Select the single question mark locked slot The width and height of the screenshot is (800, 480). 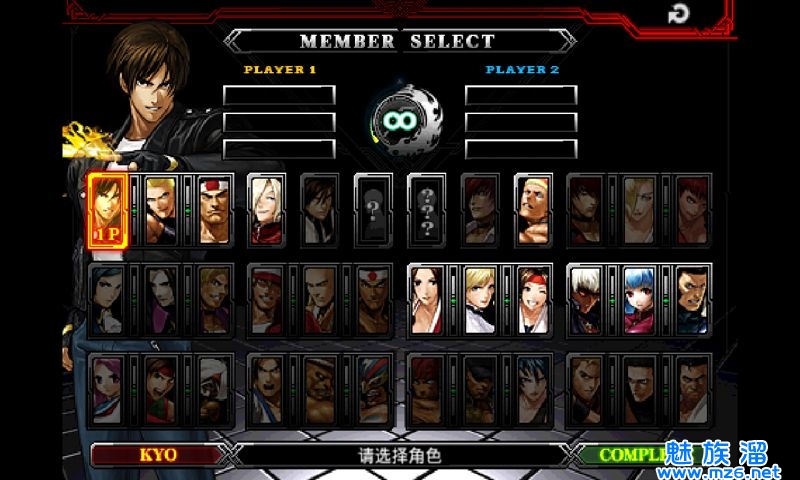tap(374, 210)
